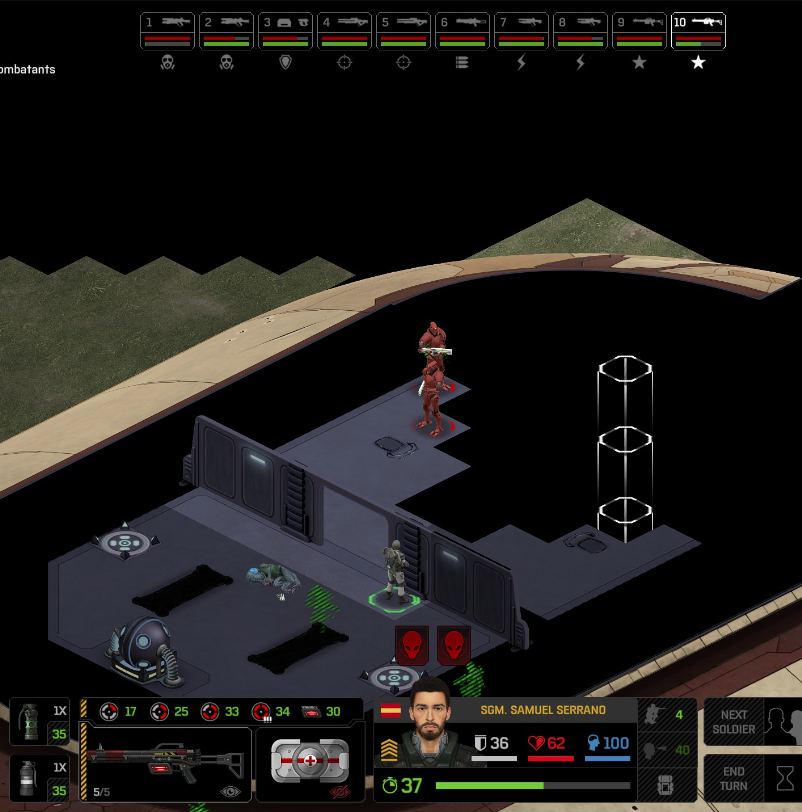This screenshot has width=802, height=812.
Task: Select squad member slot 3 with shield
Action: [285, 31]
